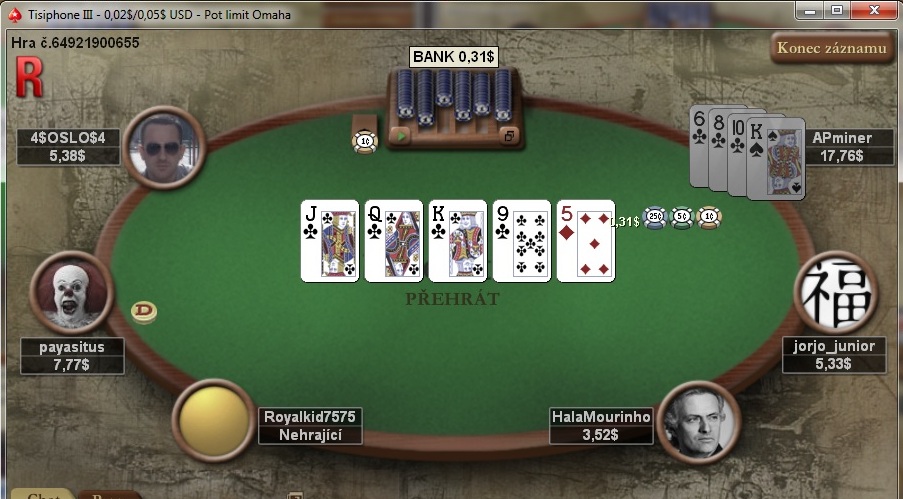Click the green play button on chip tray
The width and height of the screenshot is (903, 499).
pos(402,135)
